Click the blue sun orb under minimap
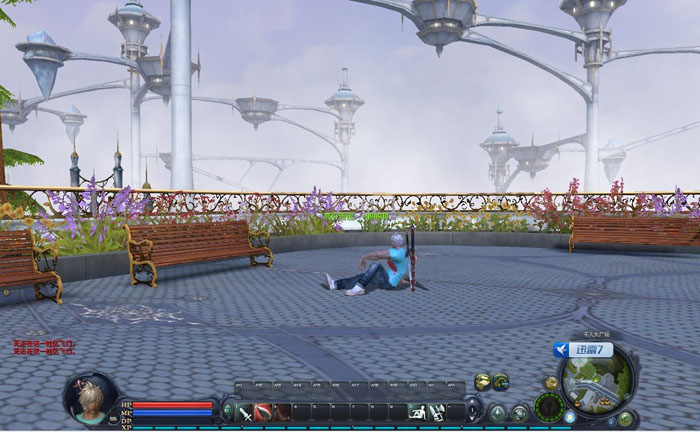Image resolution: width=700 pixels, height=432 pixels. 570,416
